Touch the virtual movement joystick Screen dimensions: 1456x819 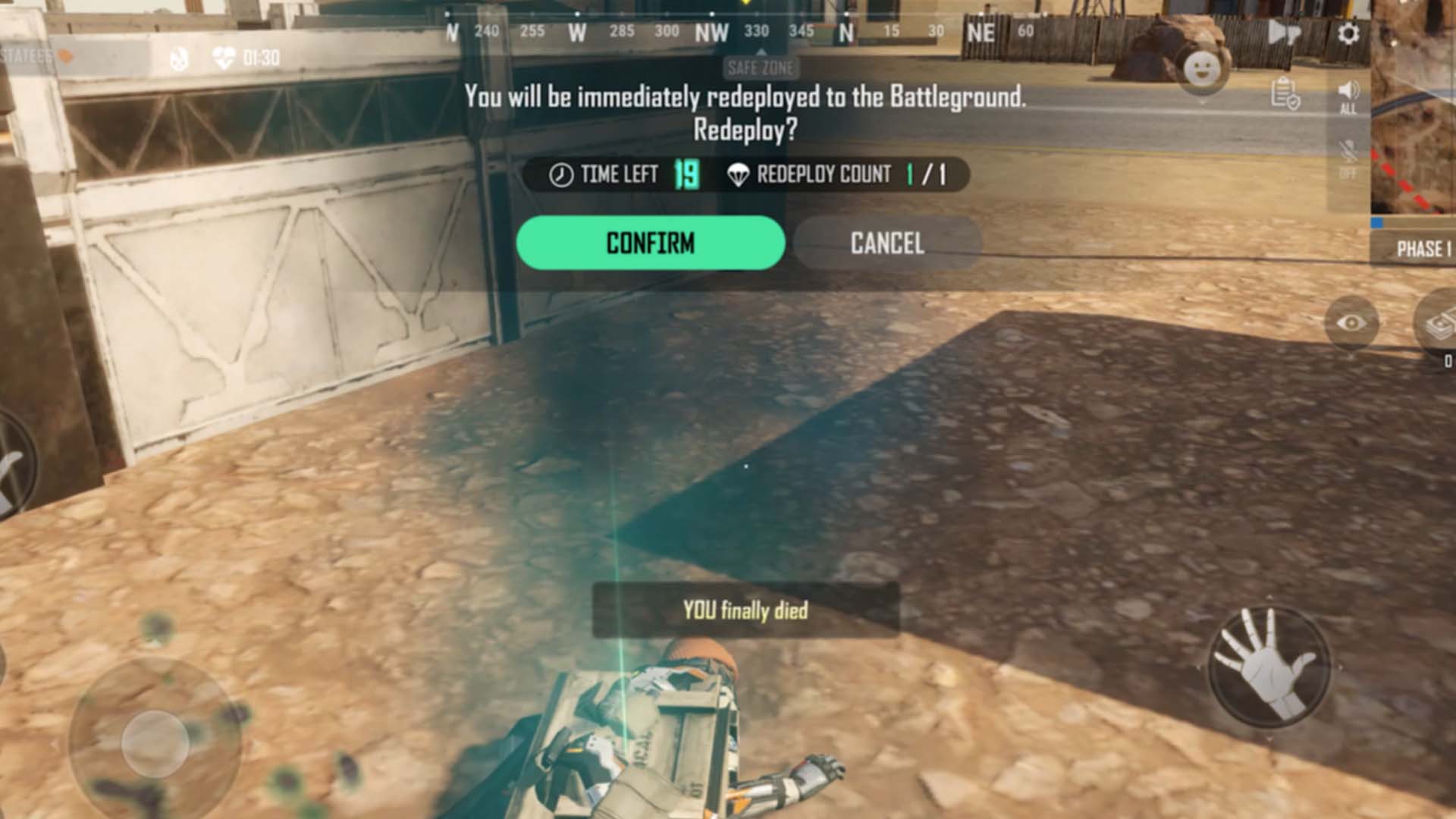tap(155, 742)
